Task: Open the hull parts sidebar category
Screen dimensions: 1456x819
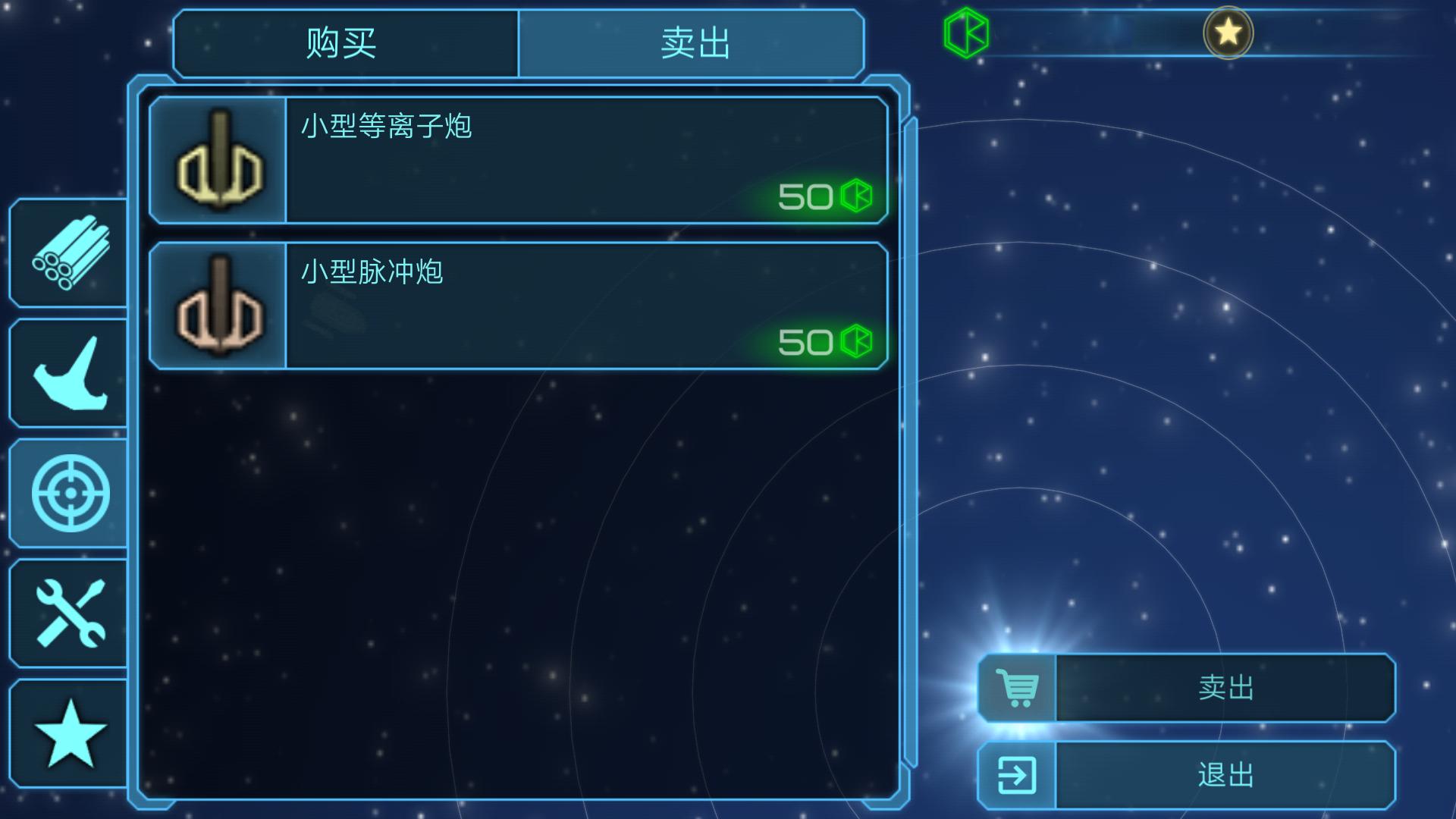Action: (x=67, y=372)
